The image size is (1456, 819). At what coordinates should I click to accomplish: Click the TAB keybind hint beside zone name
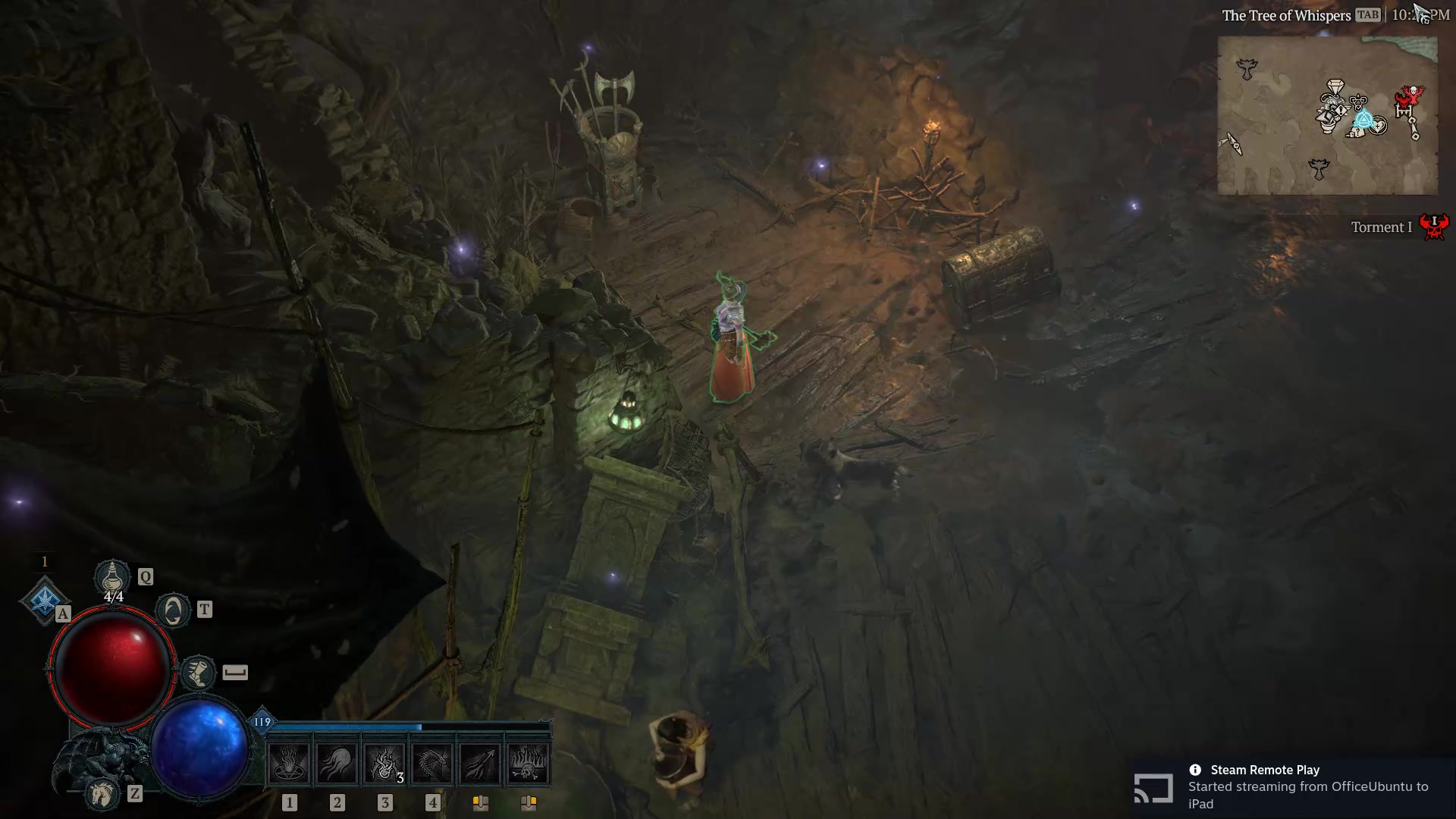coord(1367,14)
